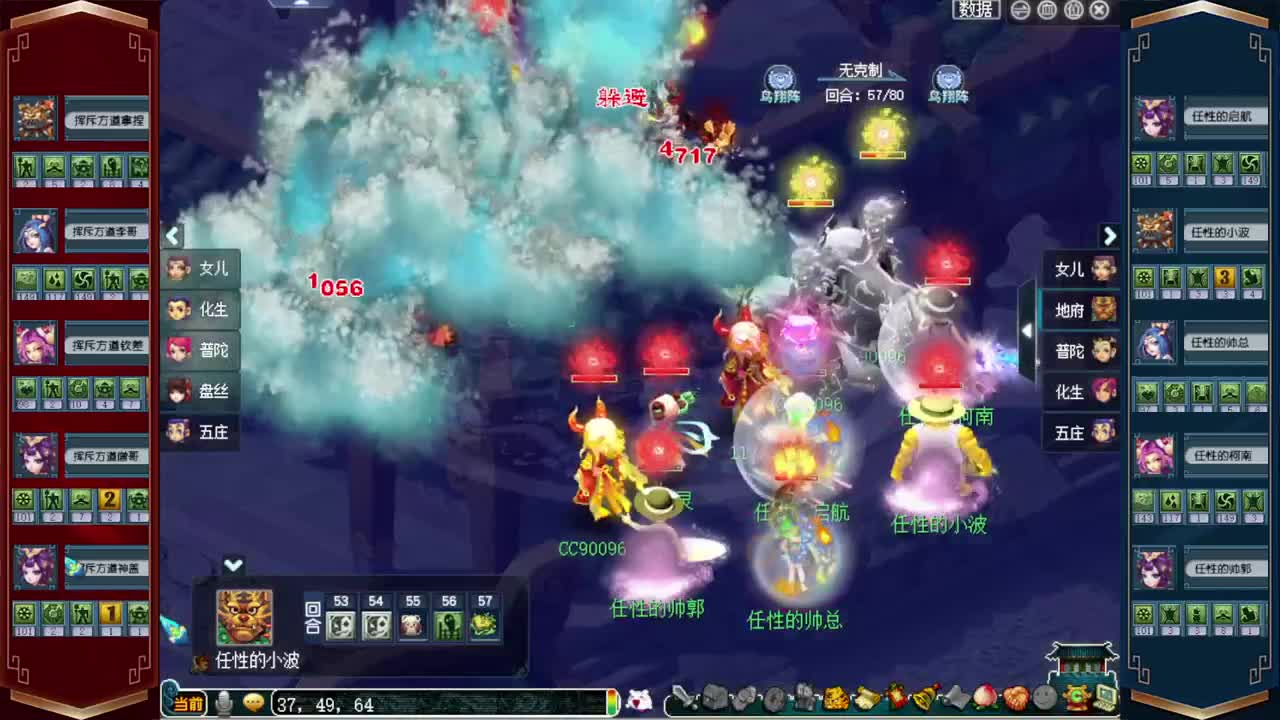Image resolution: width=1280 pixels, height=720 pixels.
Task: Toggle the yellow 3 buff icon under 任性的小波
Action: pyautogui.click(x=1224, y=278)
